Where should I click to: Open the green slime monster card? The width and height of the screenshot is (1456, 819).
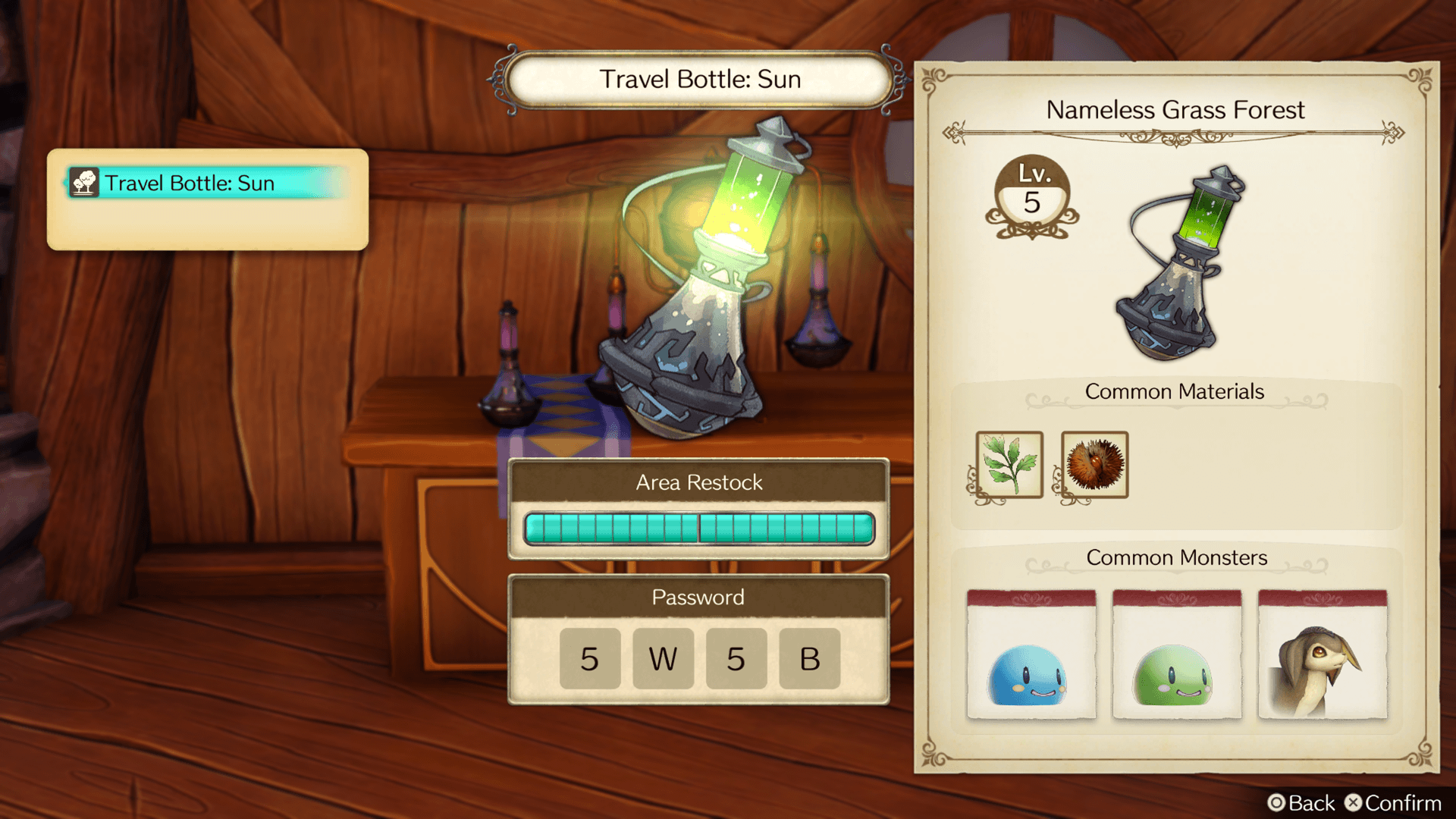(x=1176, y=655)
